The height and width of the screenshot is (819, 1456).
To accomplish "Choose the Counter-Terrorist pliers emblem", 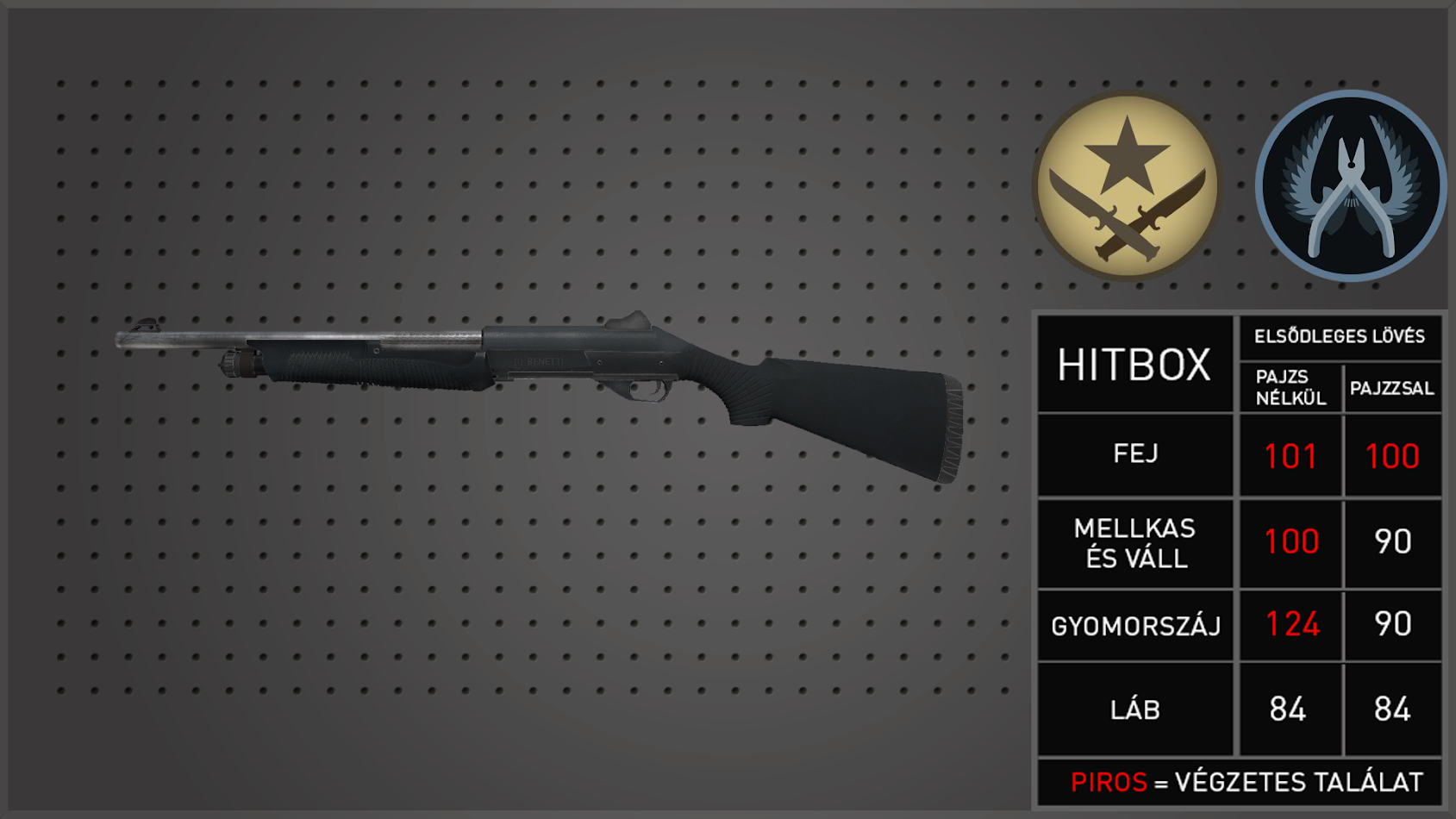I will pyautogui.click(x=1350, y=186).
